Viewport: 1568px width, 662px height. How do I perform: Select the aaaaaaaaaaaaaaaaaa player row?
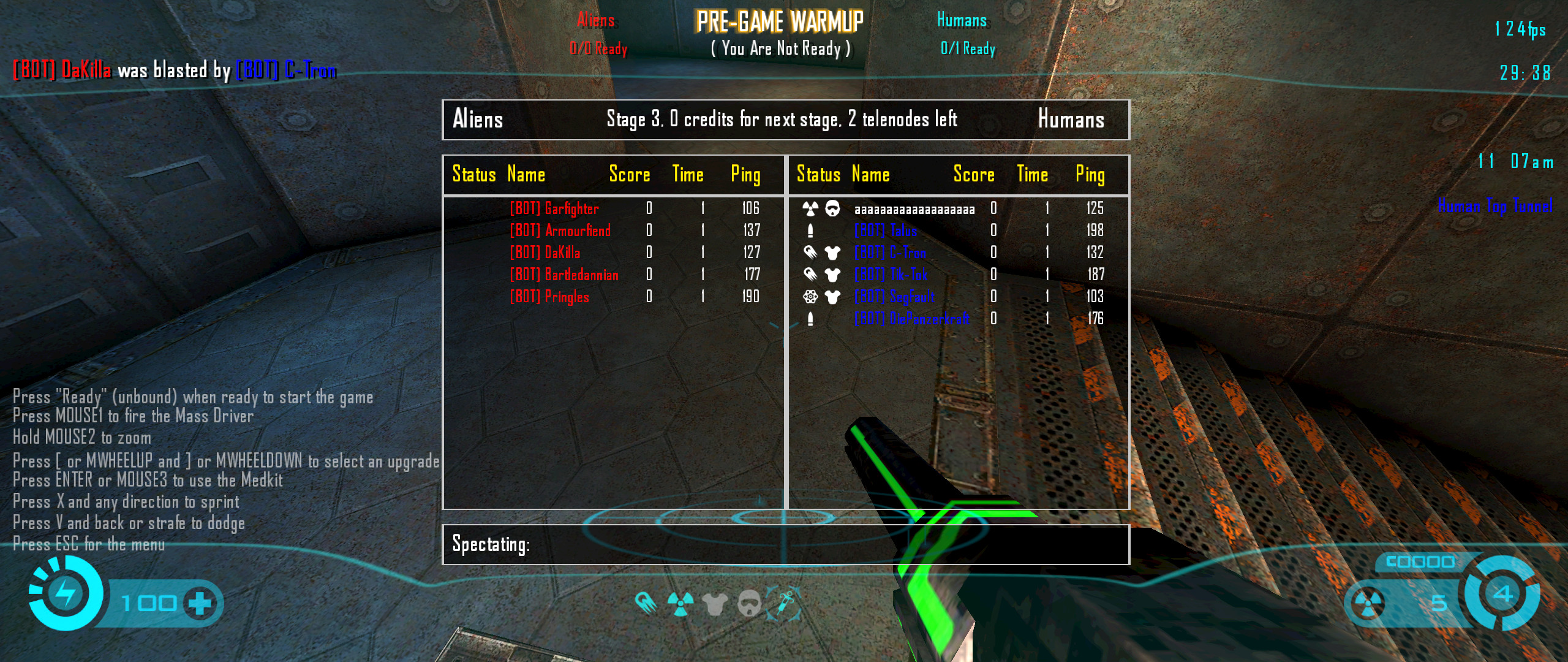(x=914, y=210)
